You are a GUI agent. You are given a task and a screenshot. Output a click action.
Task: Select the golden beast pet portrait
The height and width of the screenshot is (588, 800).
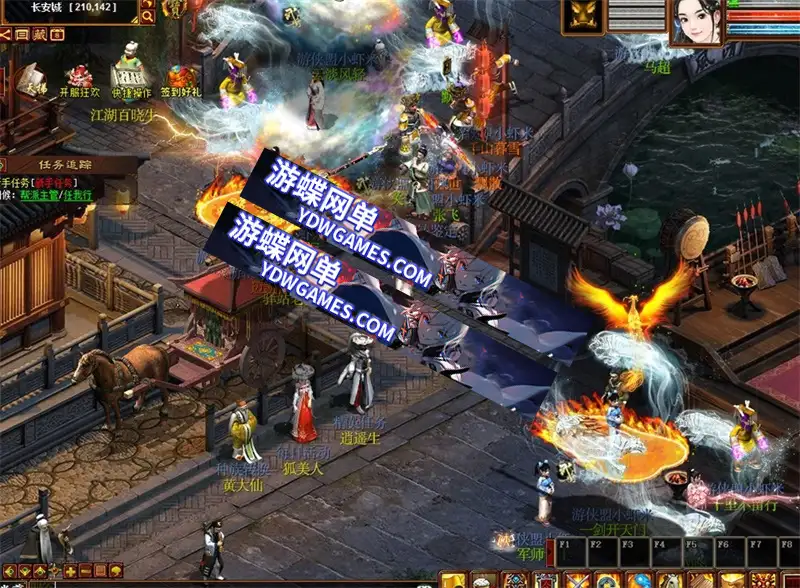[581, 17]
